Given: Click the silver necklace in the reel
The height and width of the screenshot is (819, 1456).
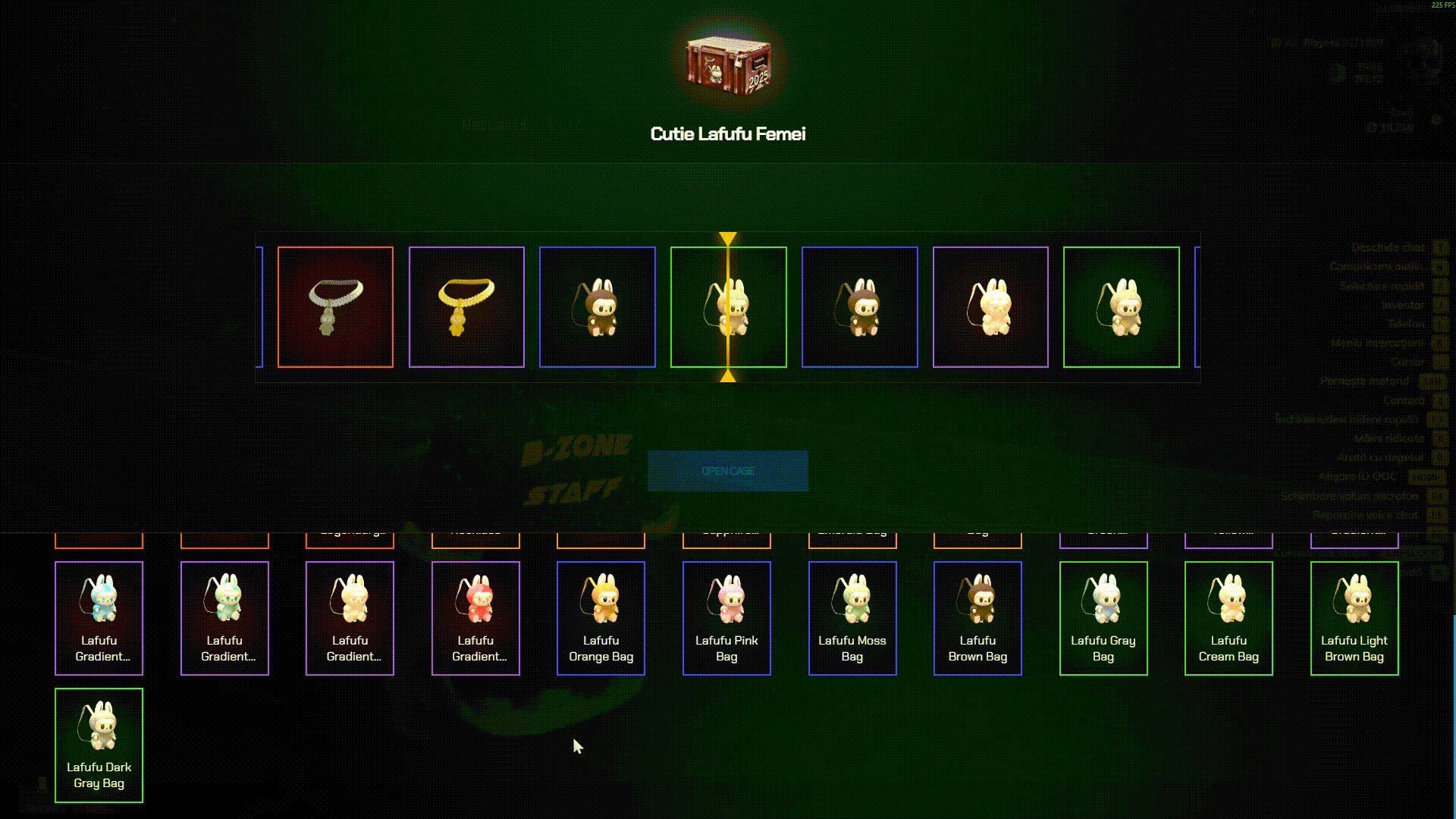Looking at the screenshot, I should 335,307.
